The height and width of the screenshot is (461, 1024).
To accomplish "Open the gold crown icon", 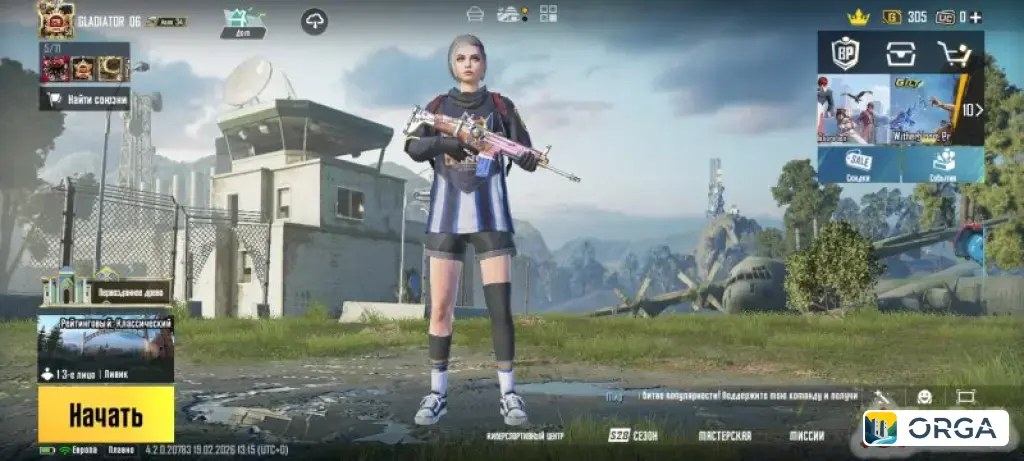I will pos(857,16).
